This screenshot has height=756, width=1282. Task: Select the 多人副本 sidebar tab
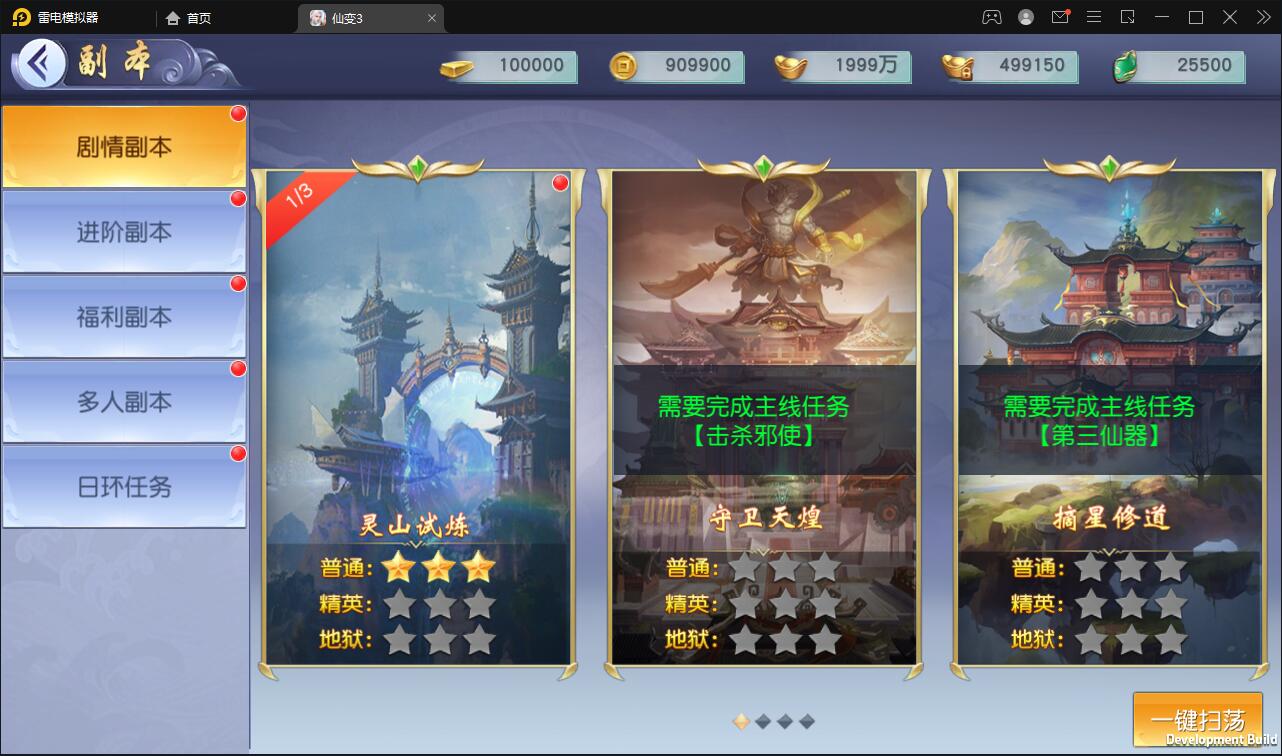click(122, 401)
